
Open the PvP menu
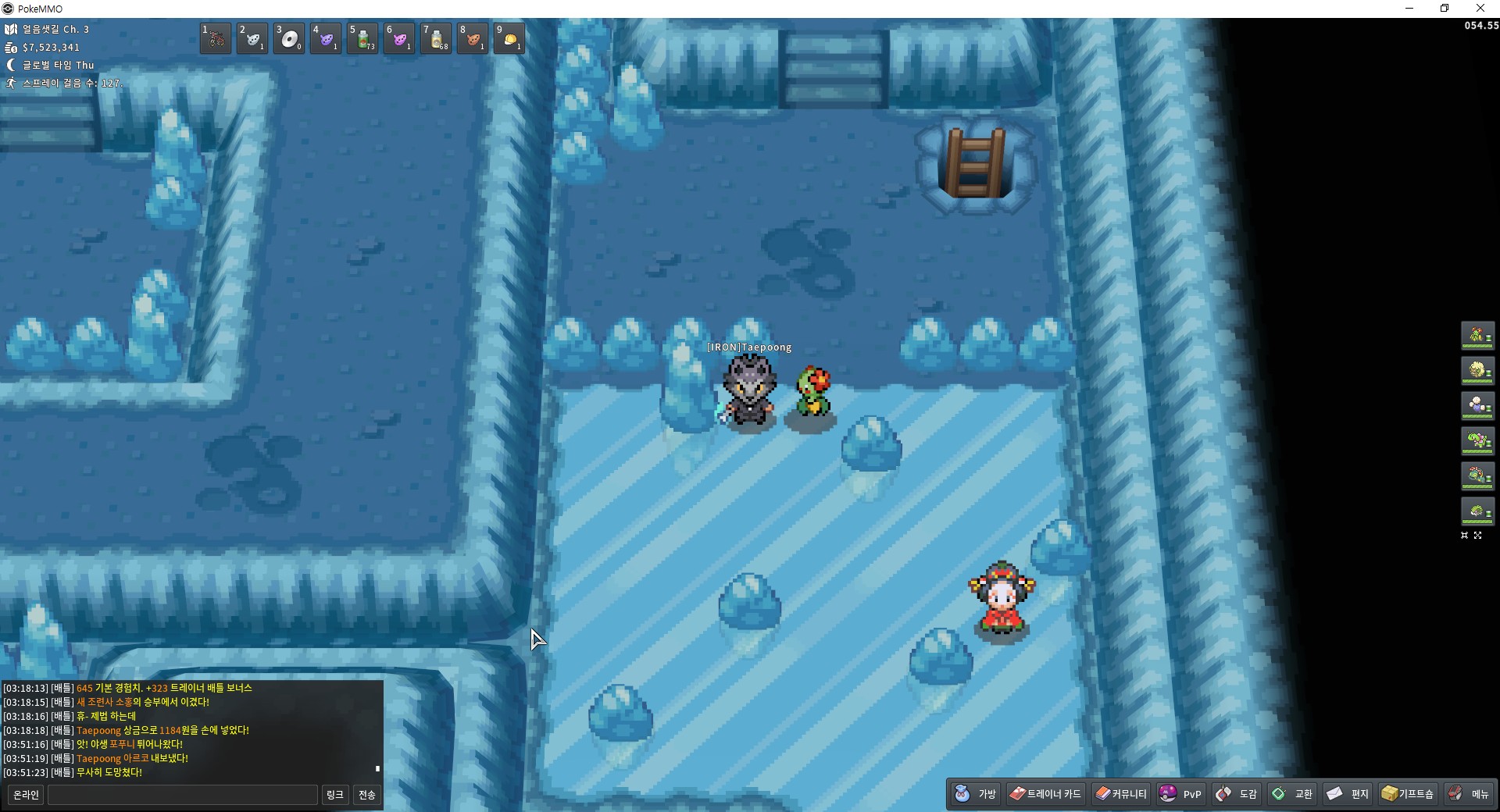(x=1180, y=794)
